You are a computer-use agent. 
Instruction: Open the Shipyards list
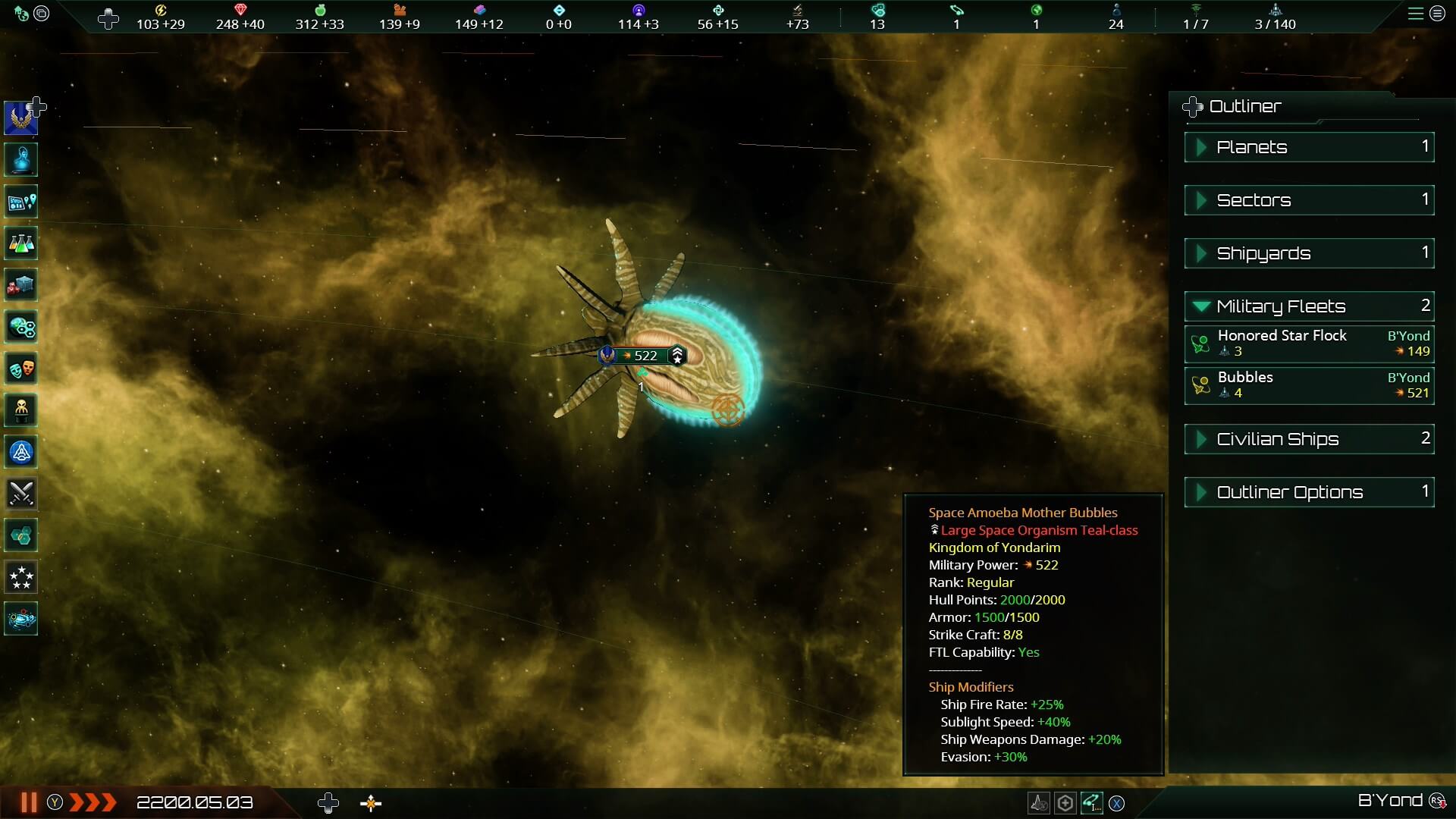(1309, 253)
